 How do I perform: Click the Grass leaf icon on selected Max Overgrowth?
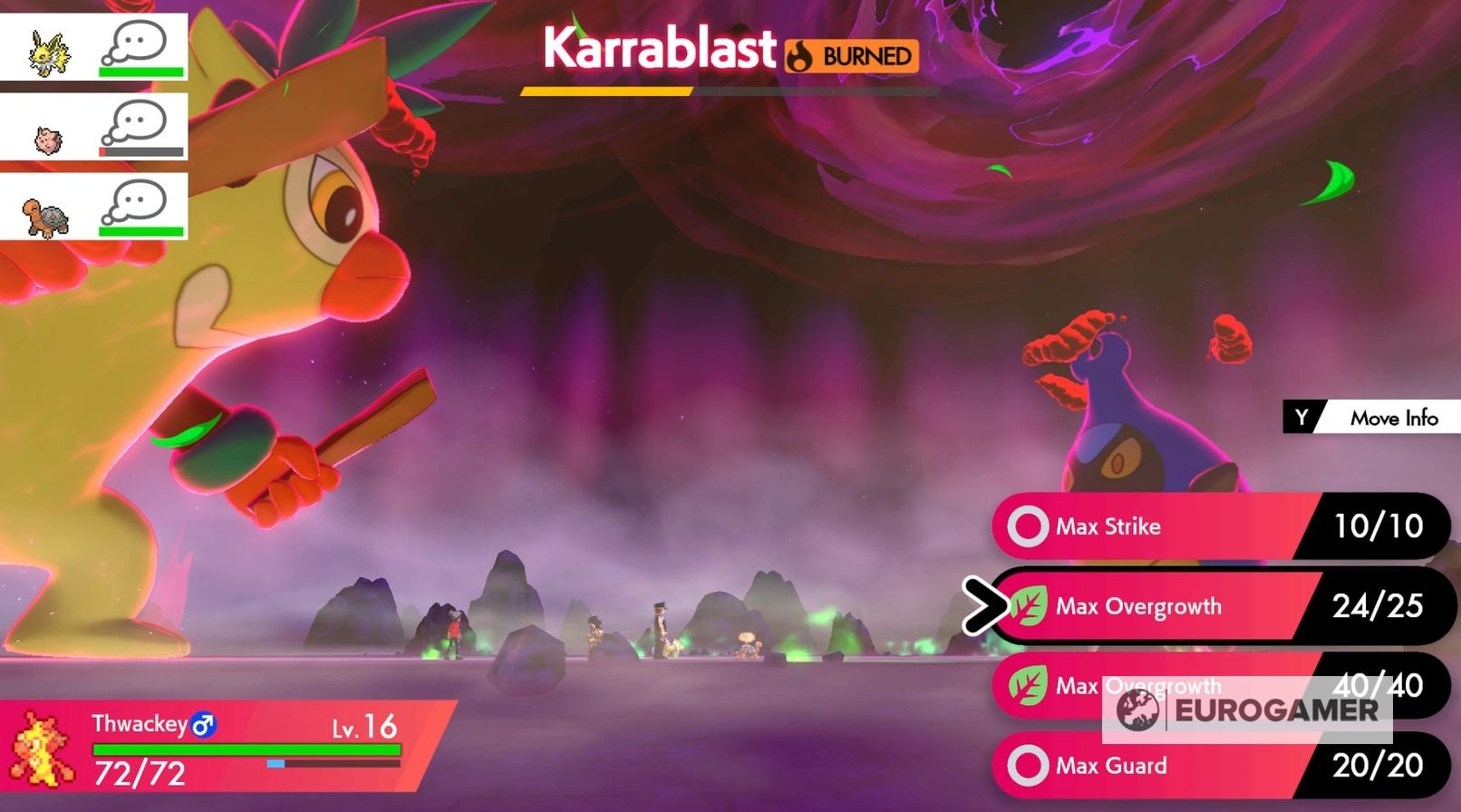[x=1029, y=605]
